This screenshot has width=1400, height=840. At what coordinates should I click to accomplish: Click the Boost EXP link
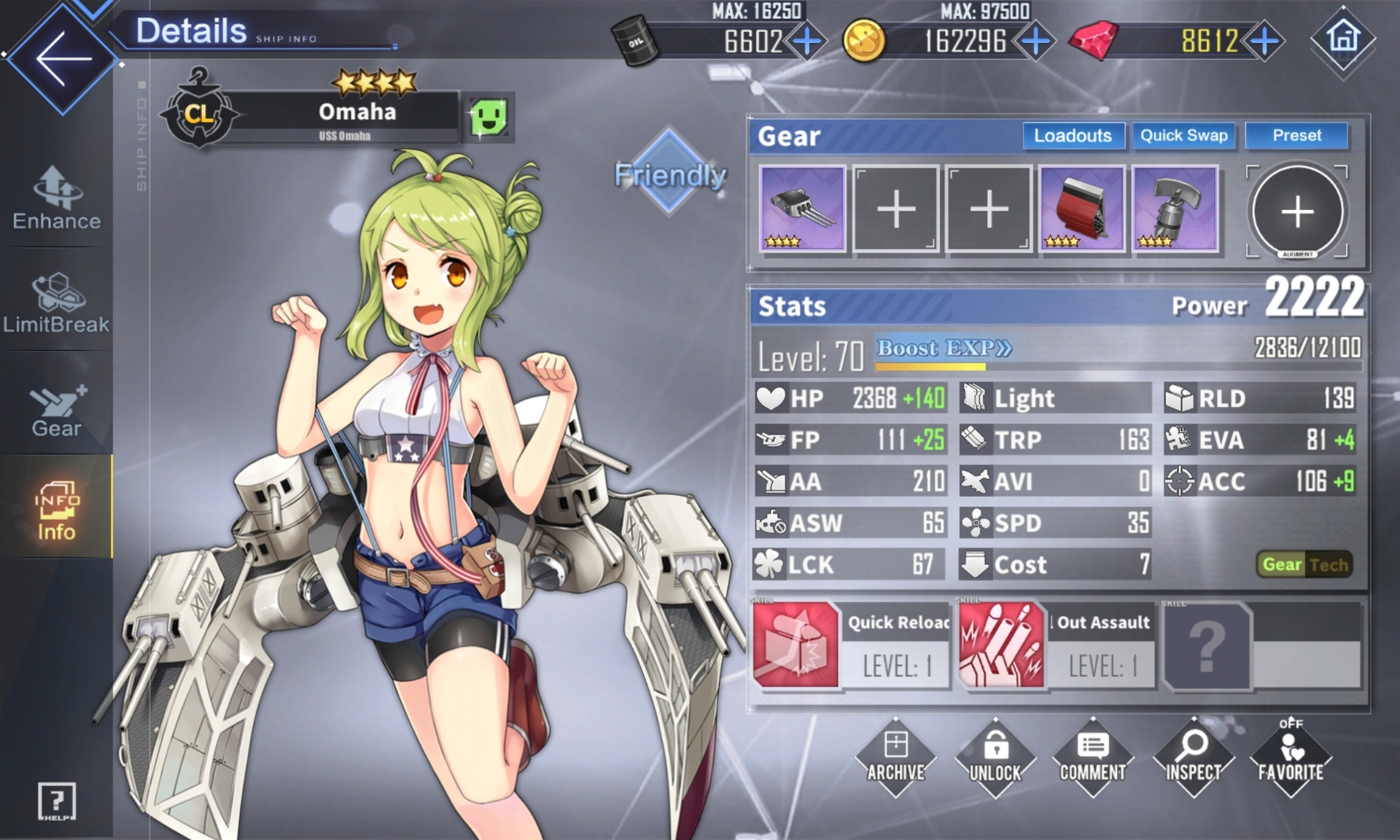point(944,349)
